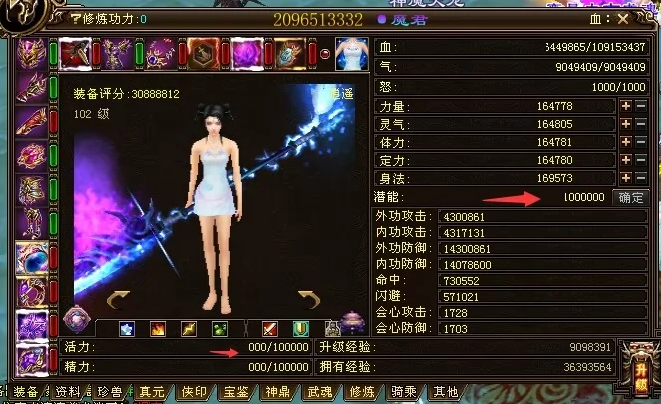Switch to the 真元 tab
661x404 pixels.
[151, 392]
